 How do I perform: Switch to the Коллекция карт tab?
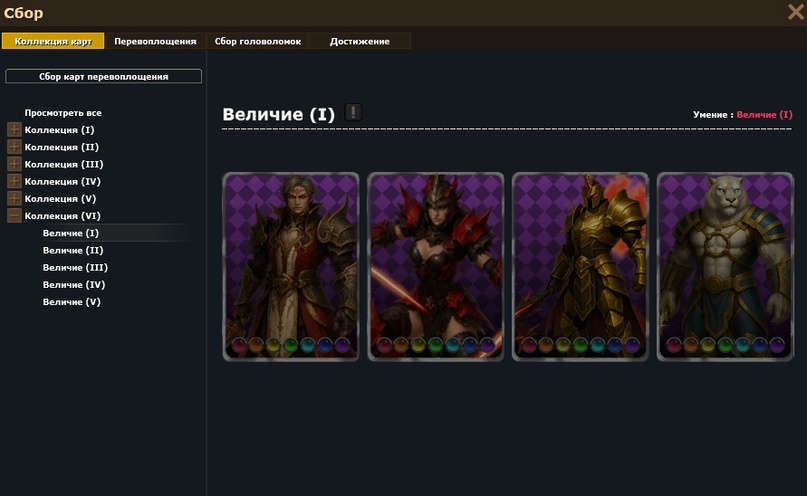point(53,41)
